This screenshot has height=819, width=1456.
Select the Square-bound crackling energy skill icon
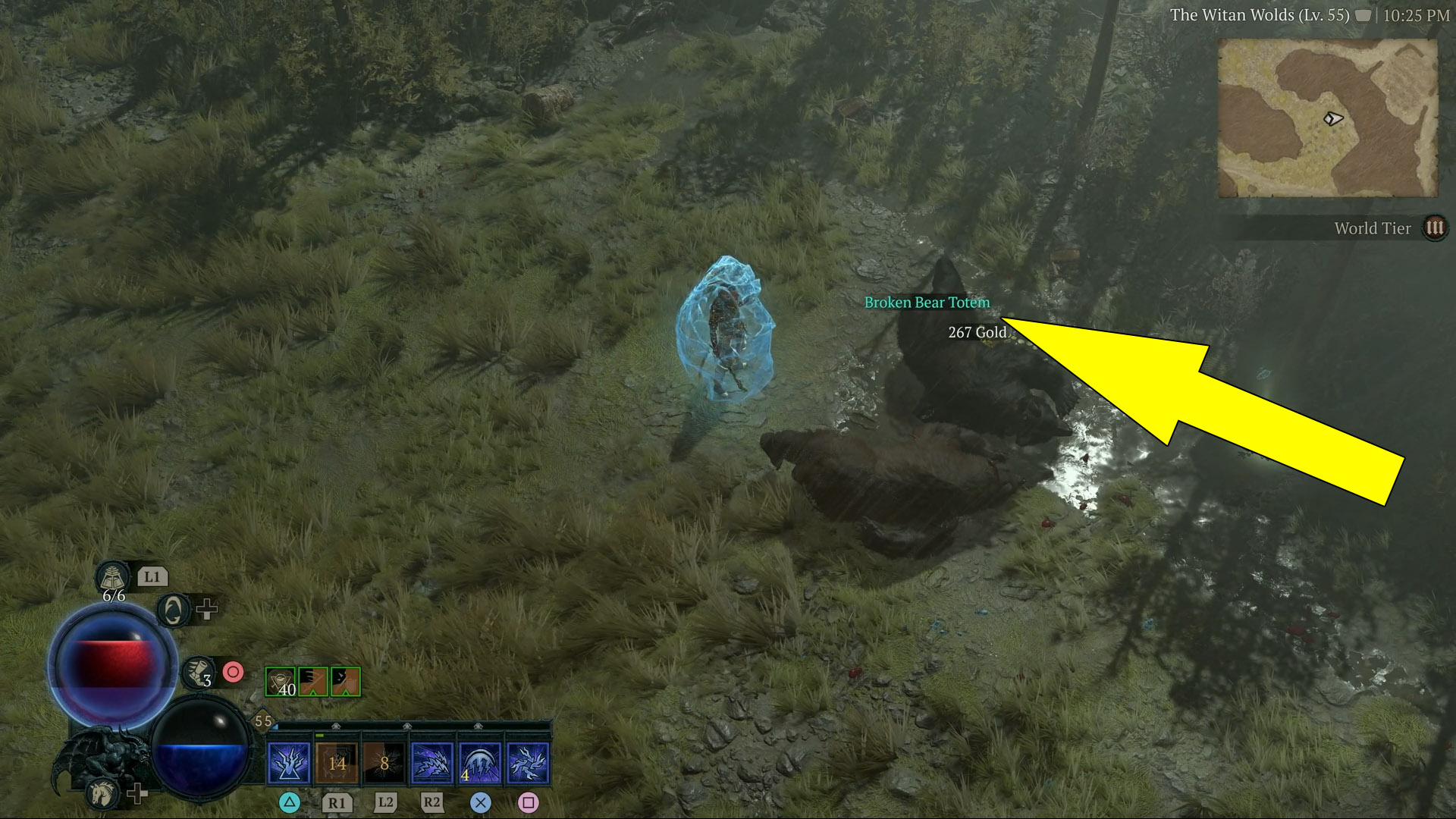pos(529,764)
